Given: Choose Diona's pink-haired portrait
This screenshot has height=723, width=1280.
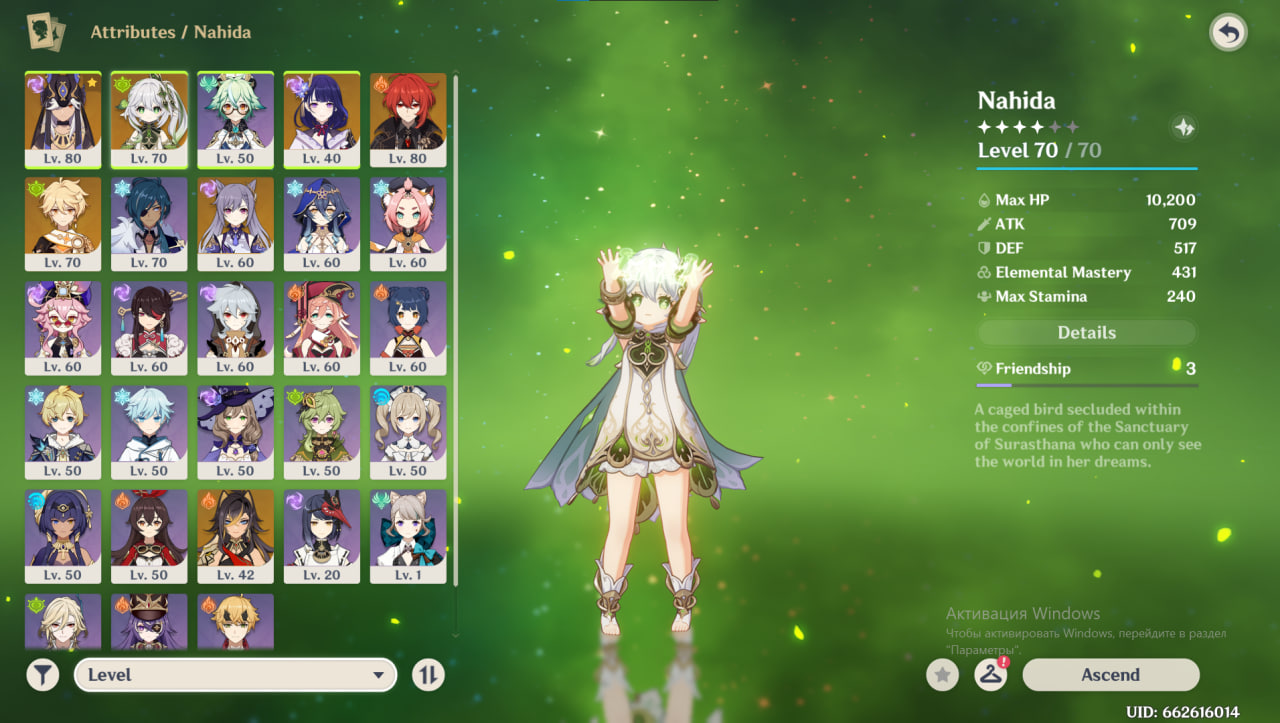Looking at the screenshot, I should pyautogui.click(x=408, y=224).
